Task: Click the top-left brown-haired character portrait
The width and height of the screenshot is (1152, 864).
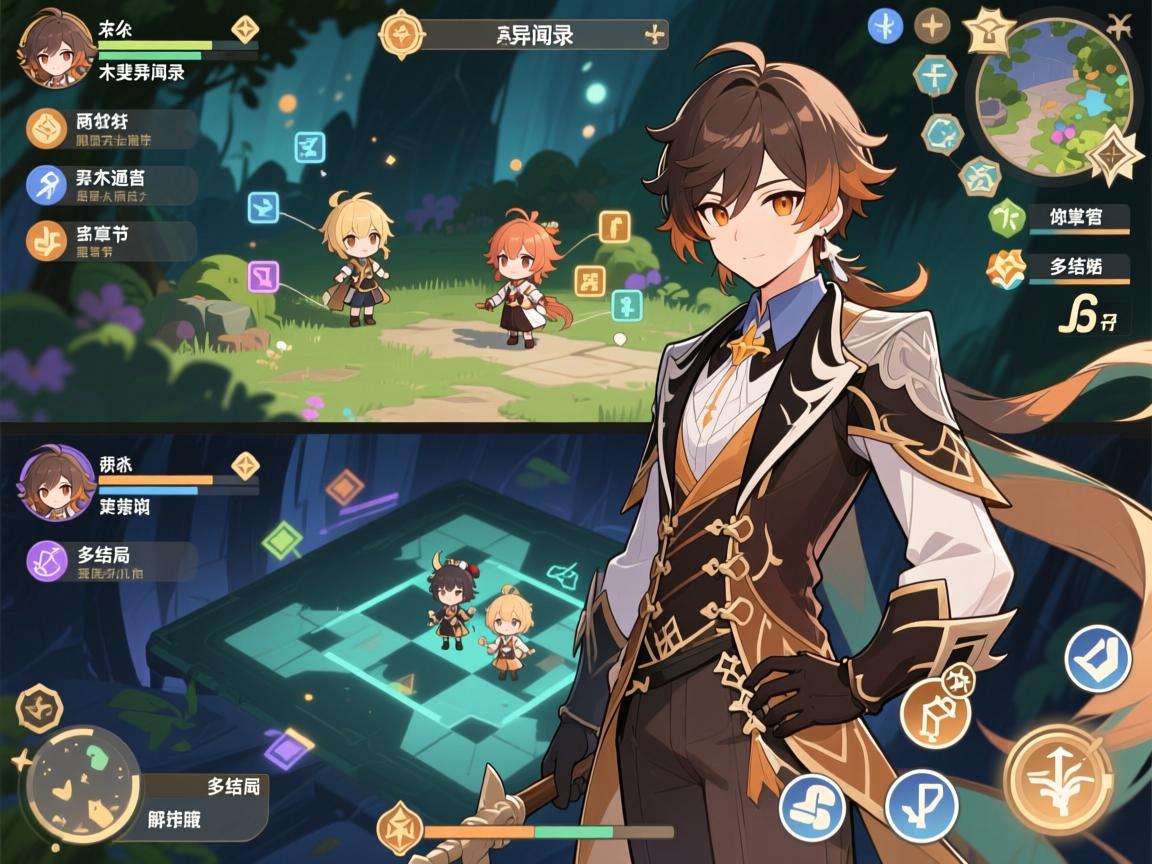Action: coord(57,47)
